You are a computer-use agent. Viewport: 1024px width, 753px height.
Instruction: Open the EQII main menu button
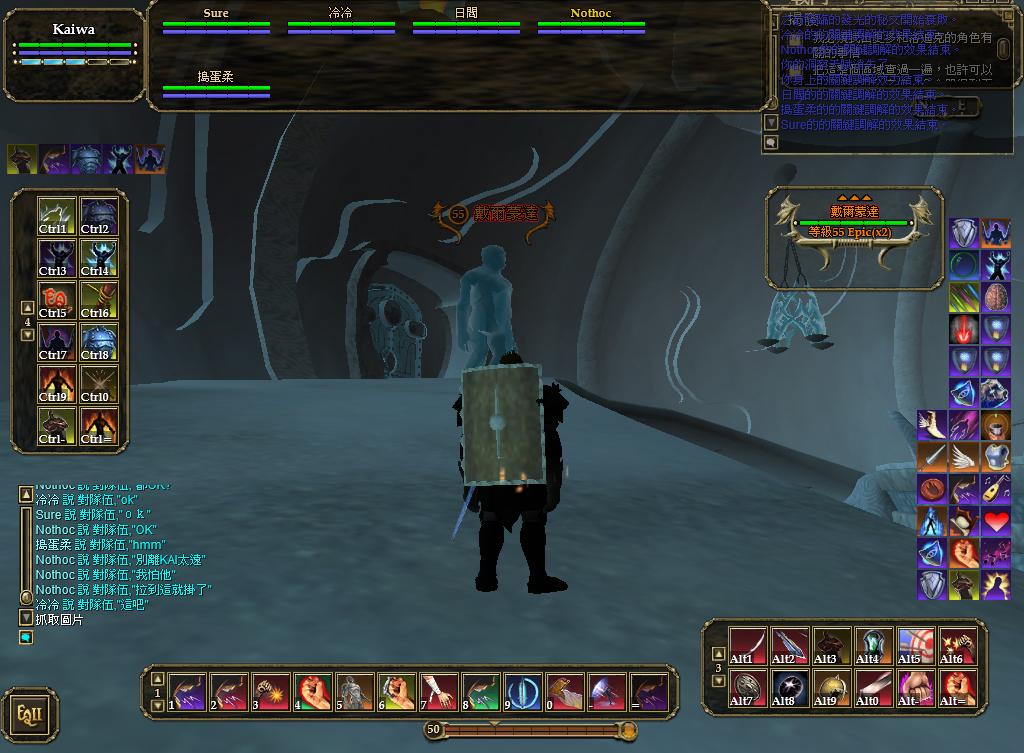29,714
